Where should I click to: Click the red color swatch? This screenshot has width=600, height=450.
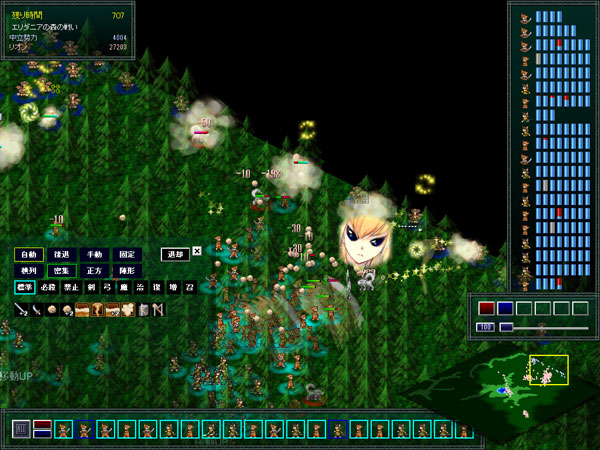coord(487,308)
